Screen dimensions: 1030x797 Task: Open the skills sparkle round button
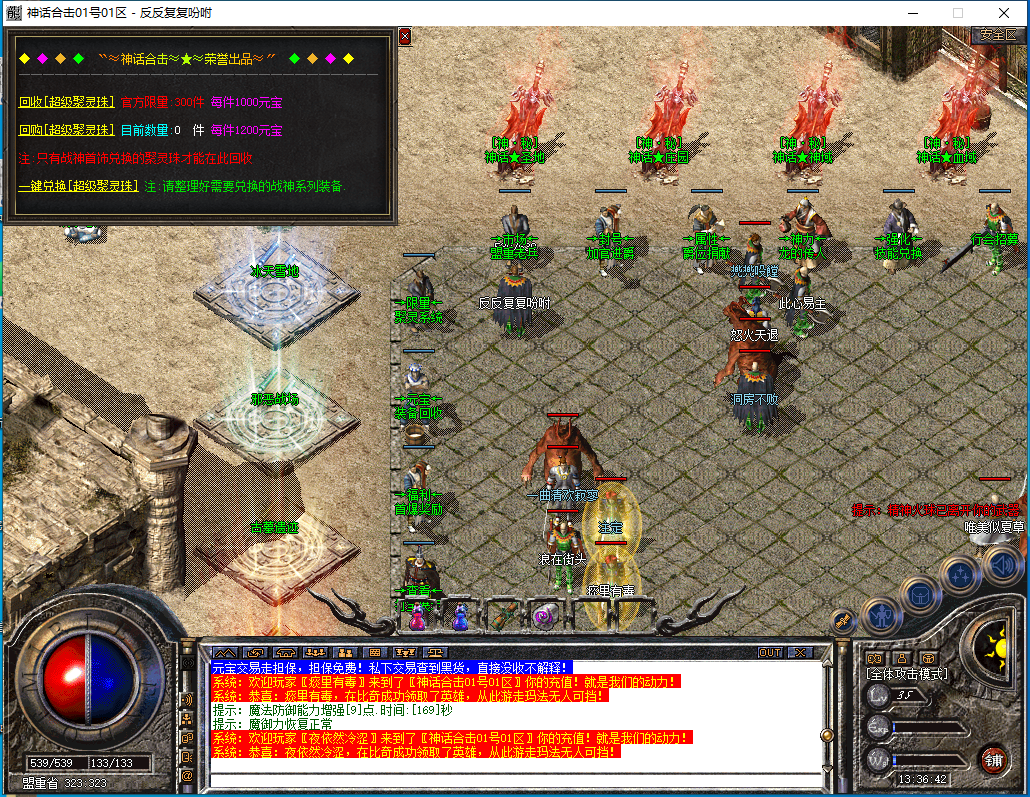tap(961, 574)
